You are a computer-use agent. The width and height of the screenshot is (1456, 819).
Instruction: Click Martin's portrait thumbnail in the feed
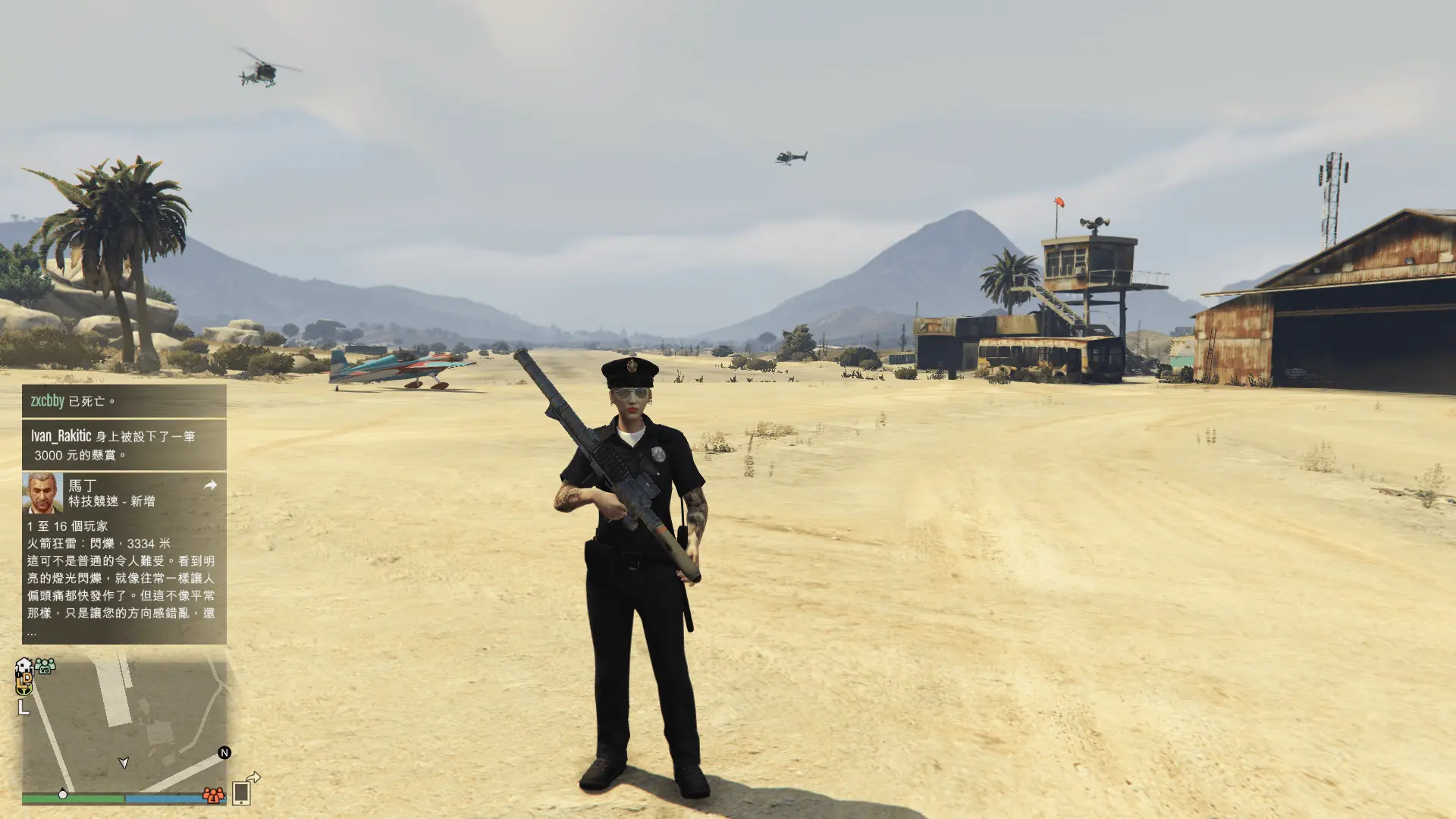tap(42, 493)
